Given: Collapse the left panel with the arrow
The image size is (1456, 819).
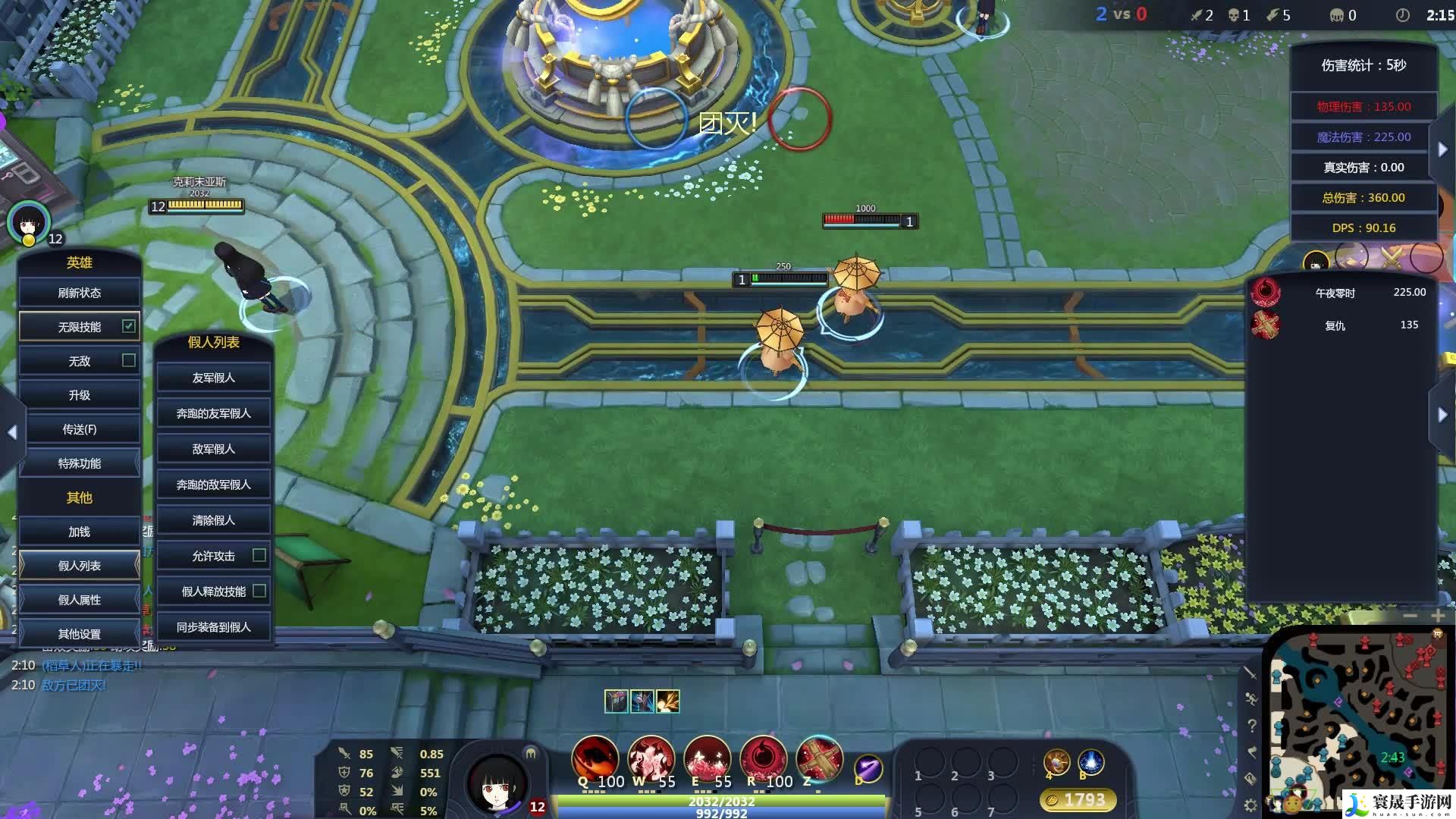Looking at the screenshot, I should [x=12, y=432].
